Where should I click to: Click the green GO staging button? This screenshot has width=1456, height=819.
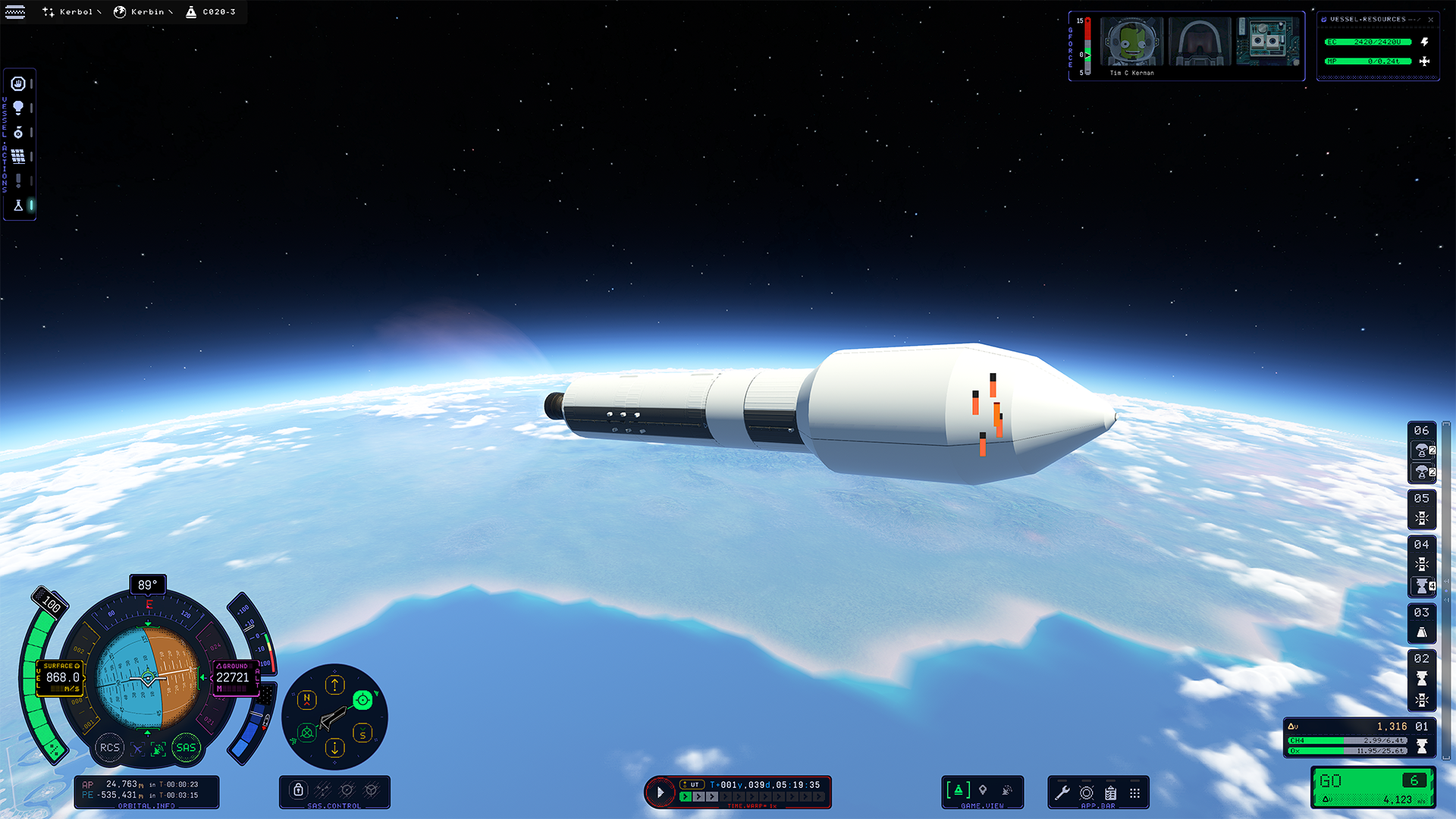click(x=1373, y=787)
